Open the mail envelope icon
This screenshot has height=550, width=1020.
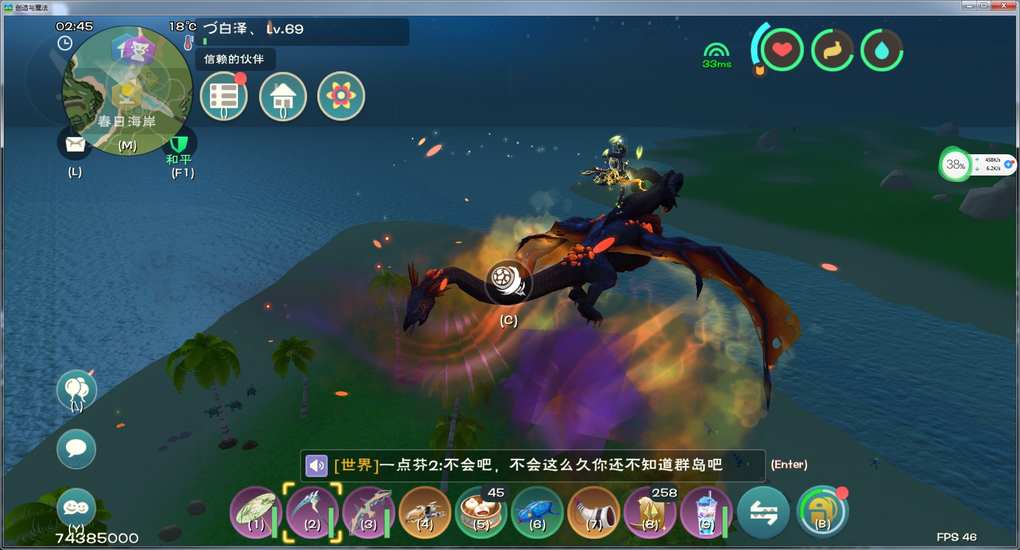(x=75, y=144)
